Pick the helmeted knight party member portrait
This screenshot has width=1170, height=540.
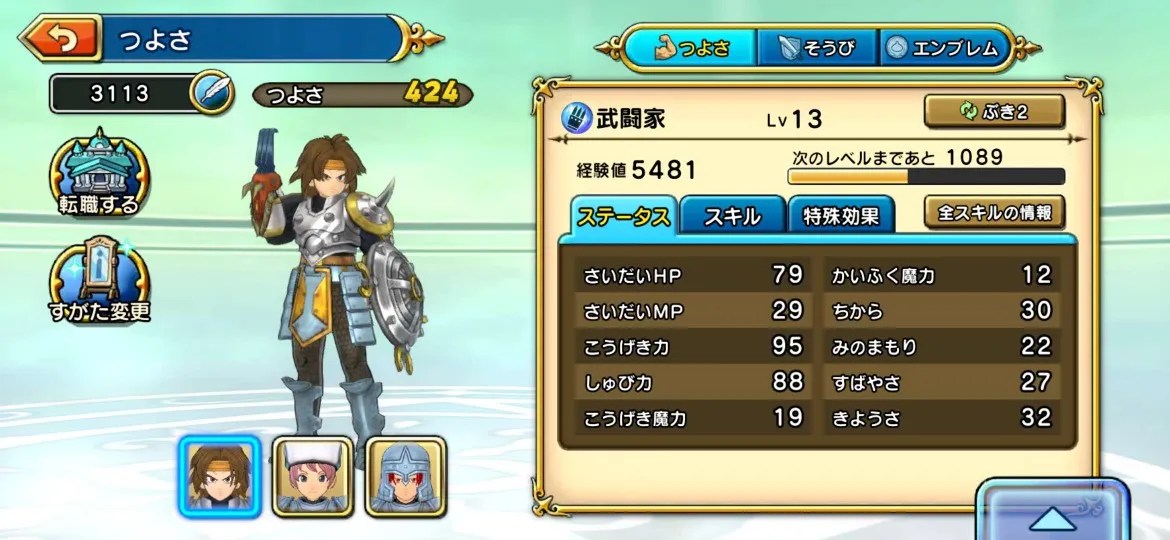point(404,475)
